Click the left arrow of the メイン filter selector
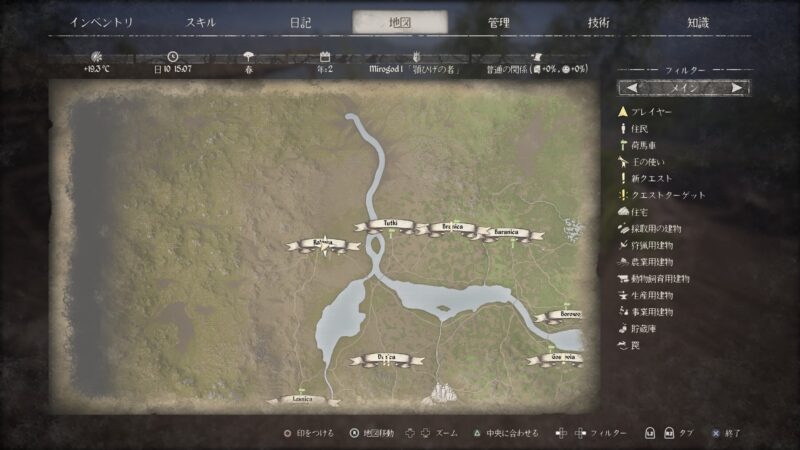This screenshot has height=450, width=800. [634, 88]
